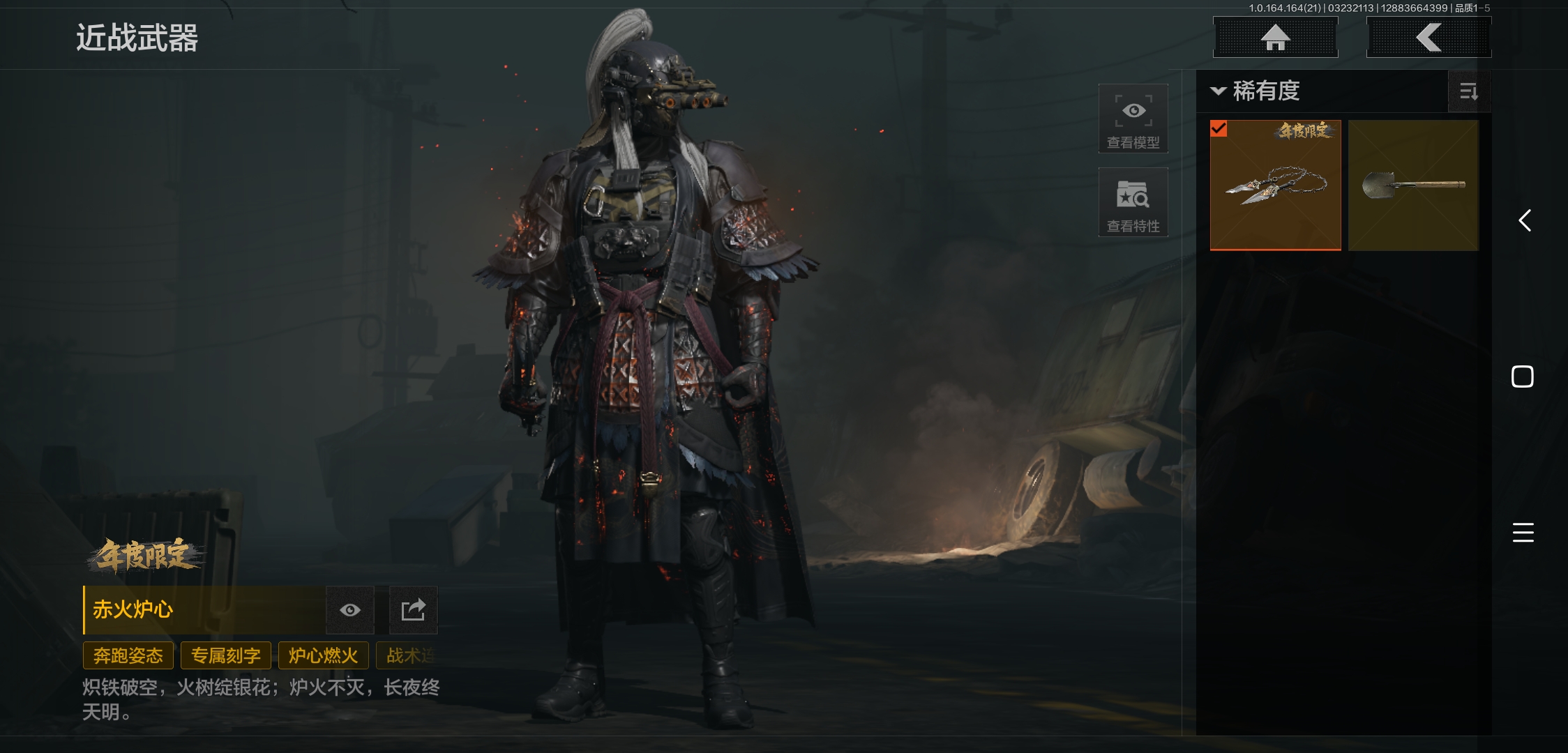
Task: Go back with the top arrow button
Action: (x=1428, y=38)
